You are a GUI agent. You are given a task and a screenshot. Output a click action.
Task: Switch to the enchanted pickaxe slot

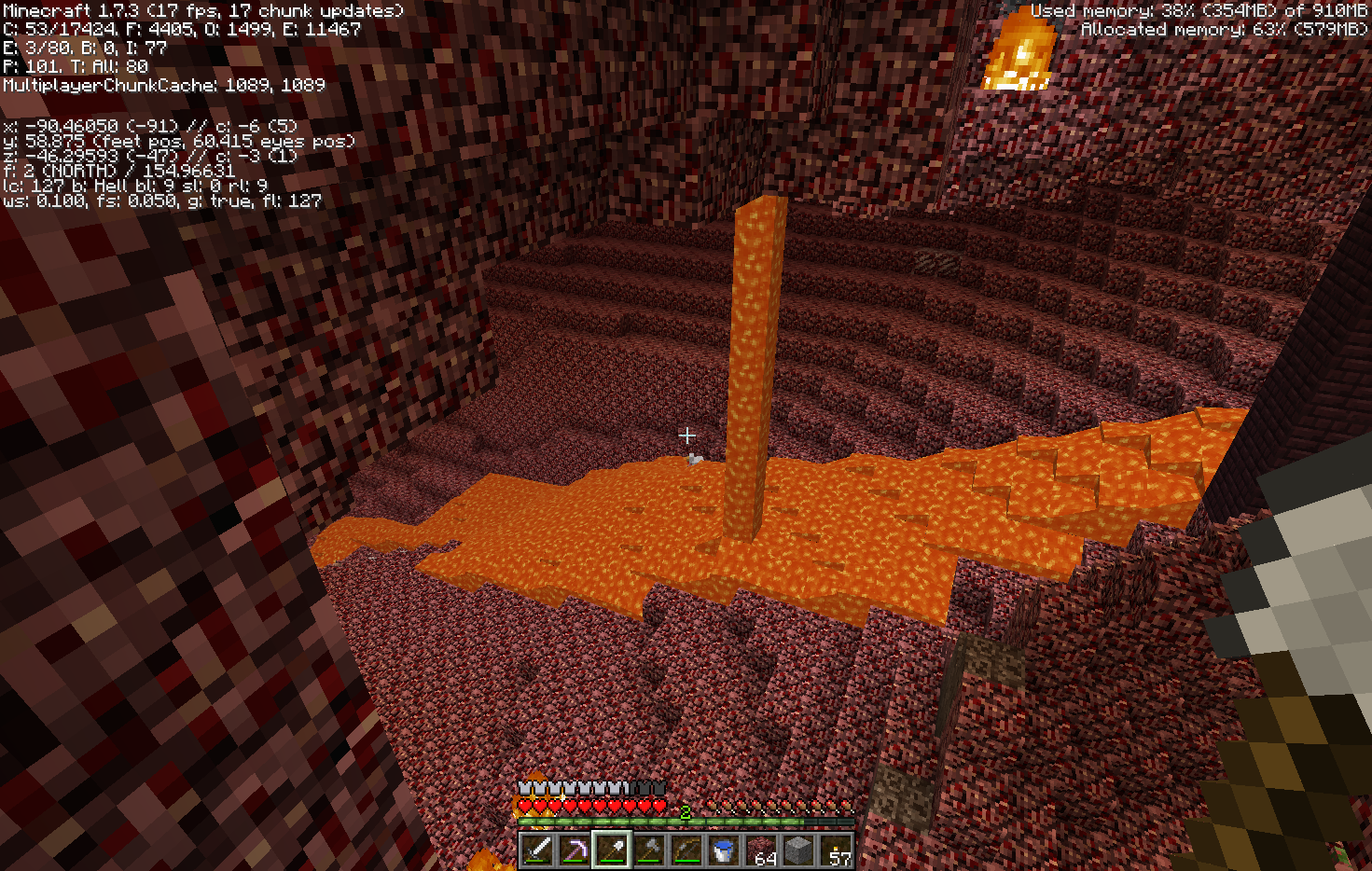[575, 850]
